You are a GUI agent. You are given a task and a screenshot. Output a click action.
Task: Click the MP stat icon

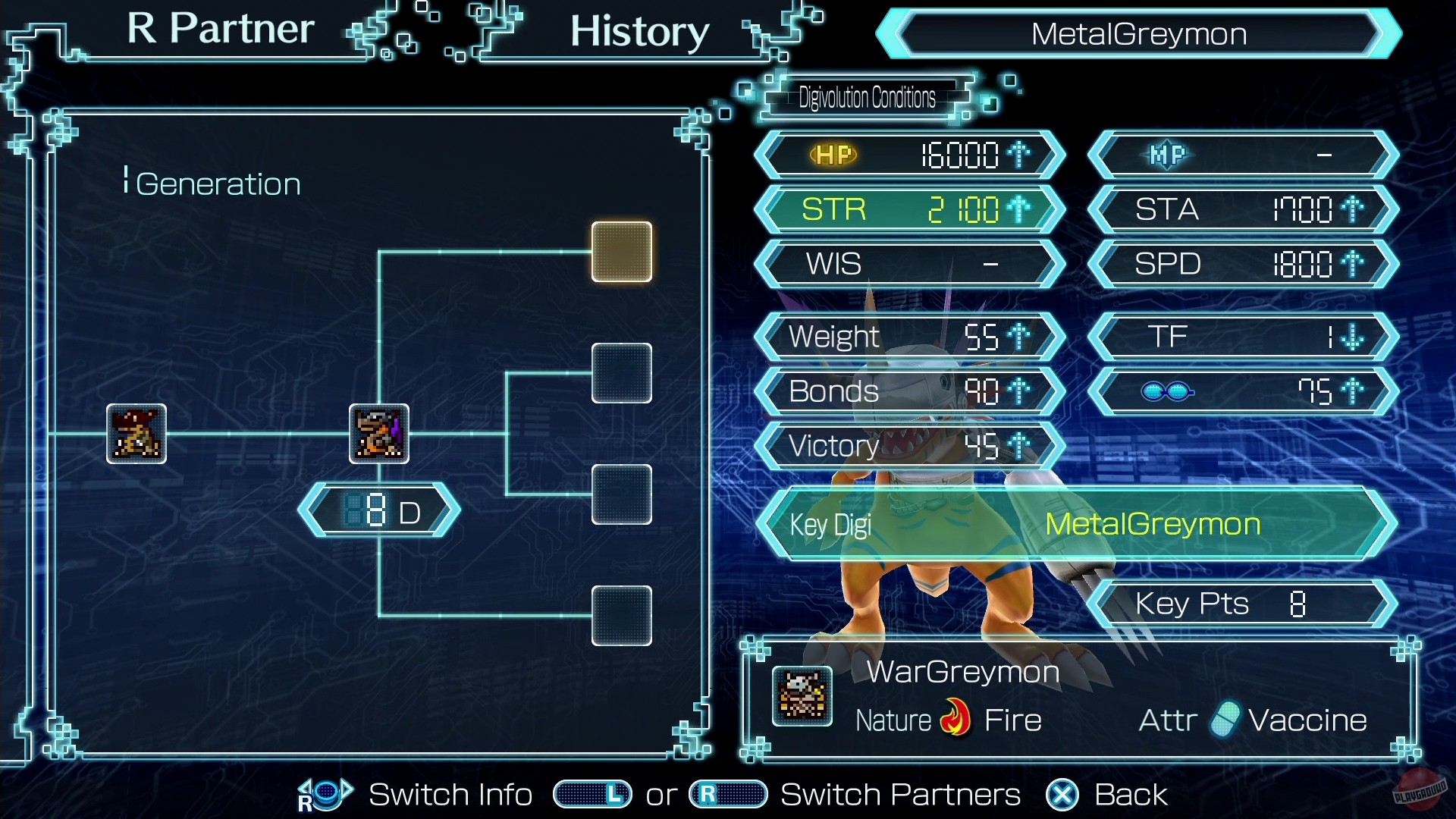pyautogui.click(x=1166, y=154)
